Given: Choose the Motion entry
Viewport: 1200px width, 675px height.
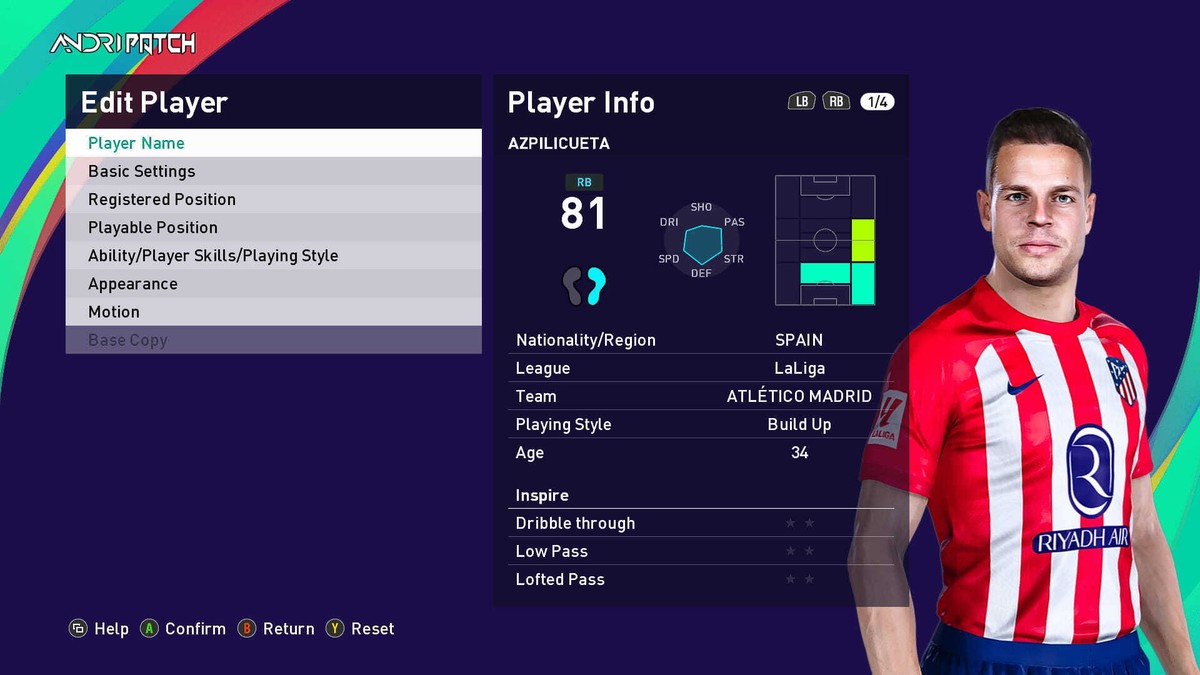Looking at the screenshot, I should pyautogui.click(x=273, y=312).
